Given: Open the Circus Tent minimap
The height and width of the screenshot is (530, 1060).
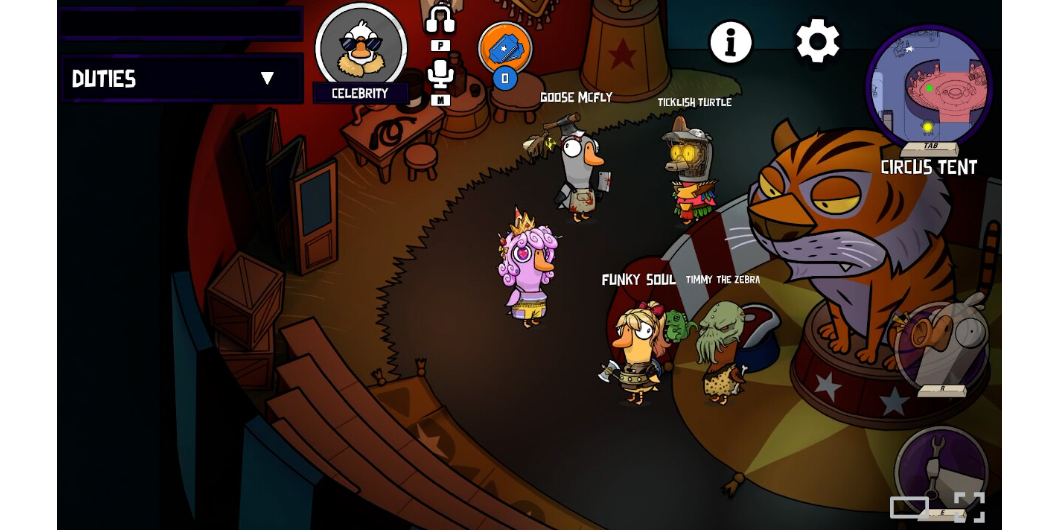Looking at the screenshot, I should [929, 88].
